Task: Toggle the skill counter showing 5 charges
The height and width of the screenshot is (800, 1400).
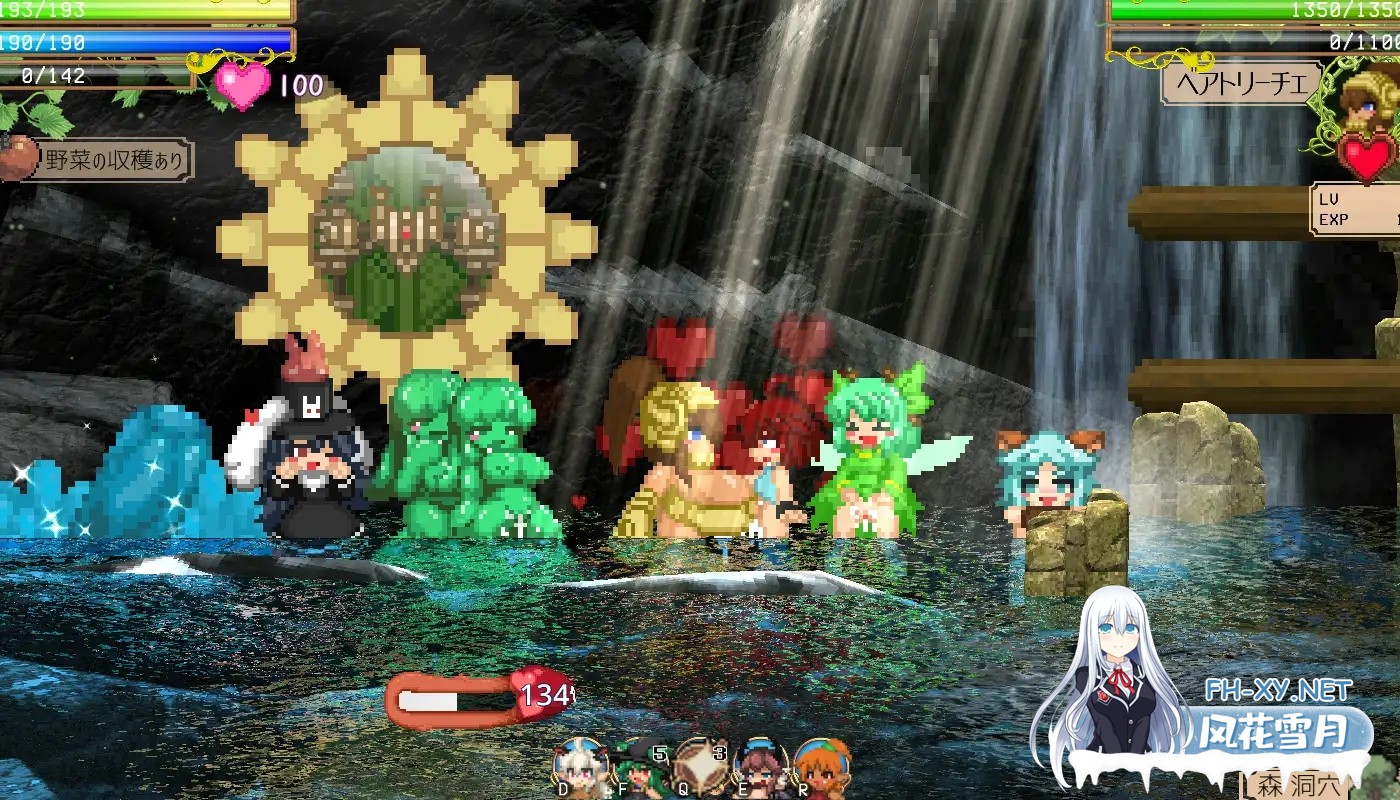Action: click(x=659, y=752)
